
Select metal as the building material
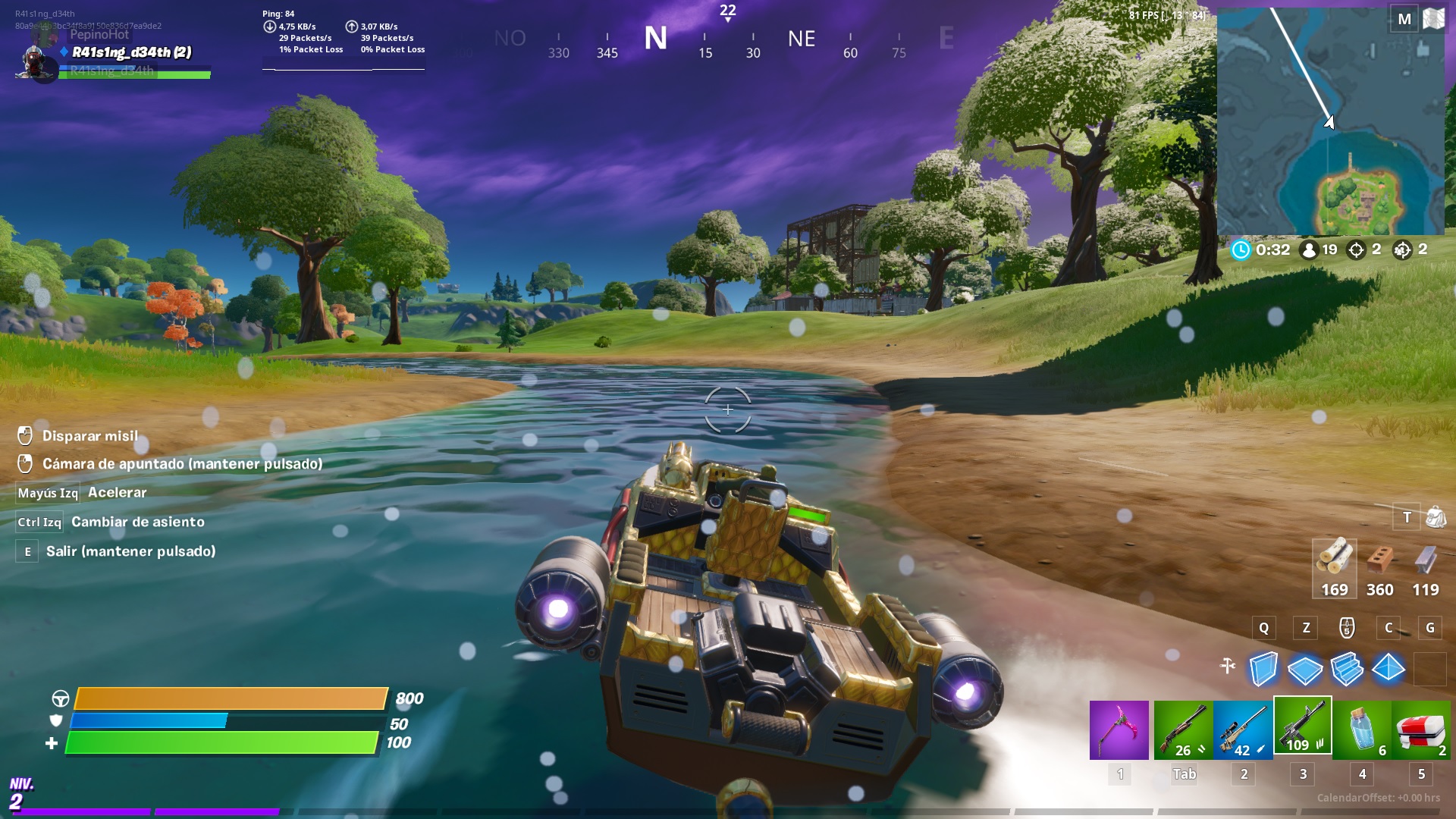1425,569
